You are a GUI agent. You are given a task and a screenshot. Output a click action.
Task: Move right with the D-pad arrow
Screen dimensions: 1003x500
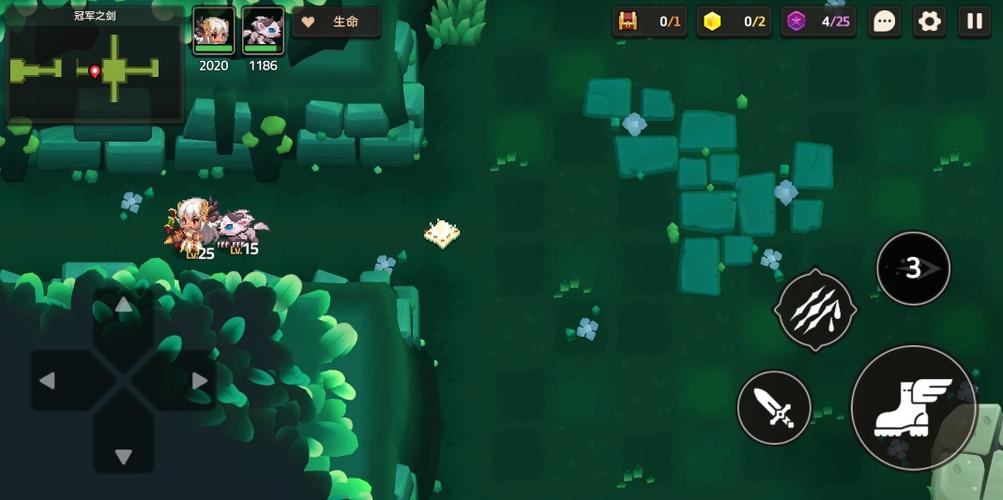pos(199,381)
